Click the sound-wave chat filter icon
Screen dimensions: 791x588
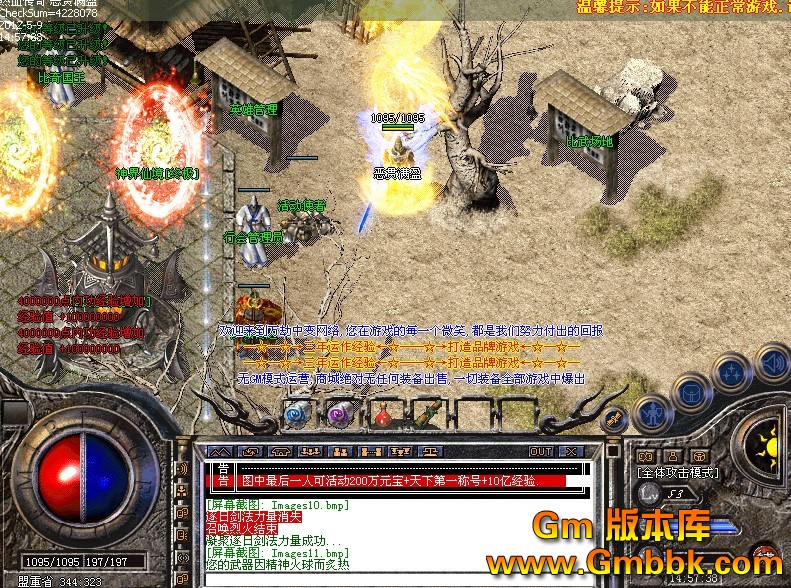pos(183,468)
